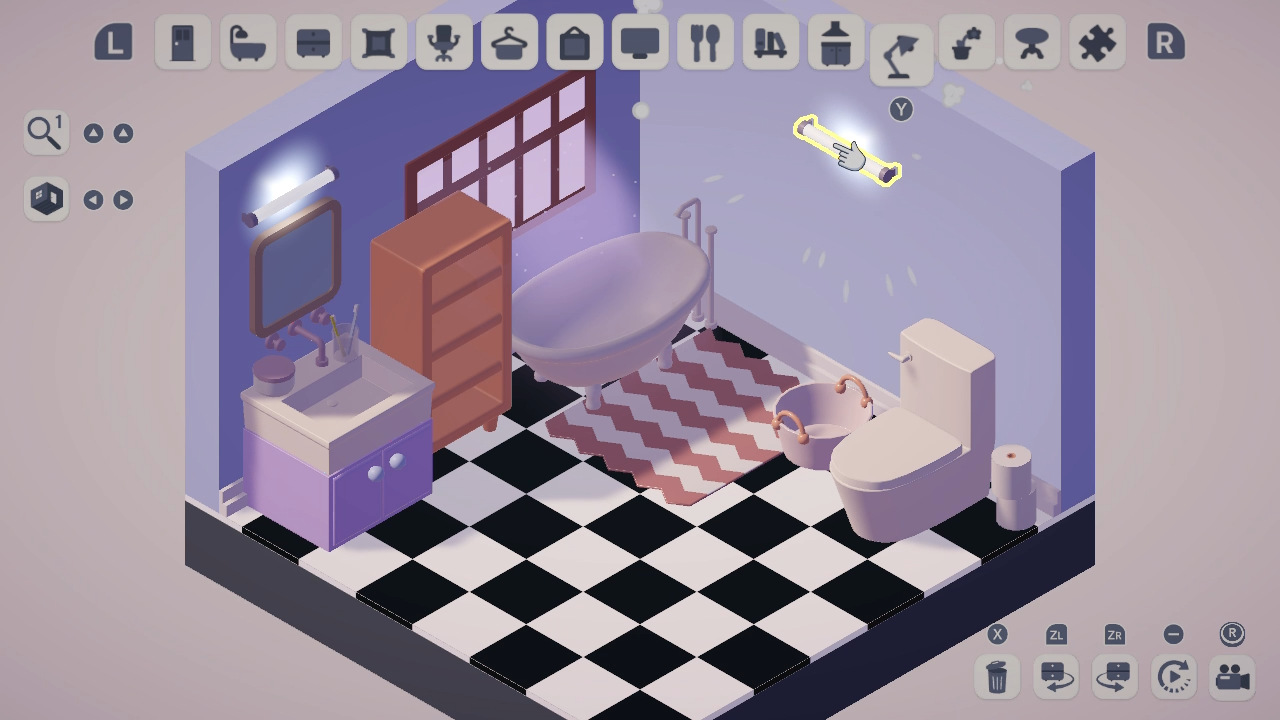1280x720 pixels.
Task: Open the potted plant category
Action: click(x=964, y=44)
